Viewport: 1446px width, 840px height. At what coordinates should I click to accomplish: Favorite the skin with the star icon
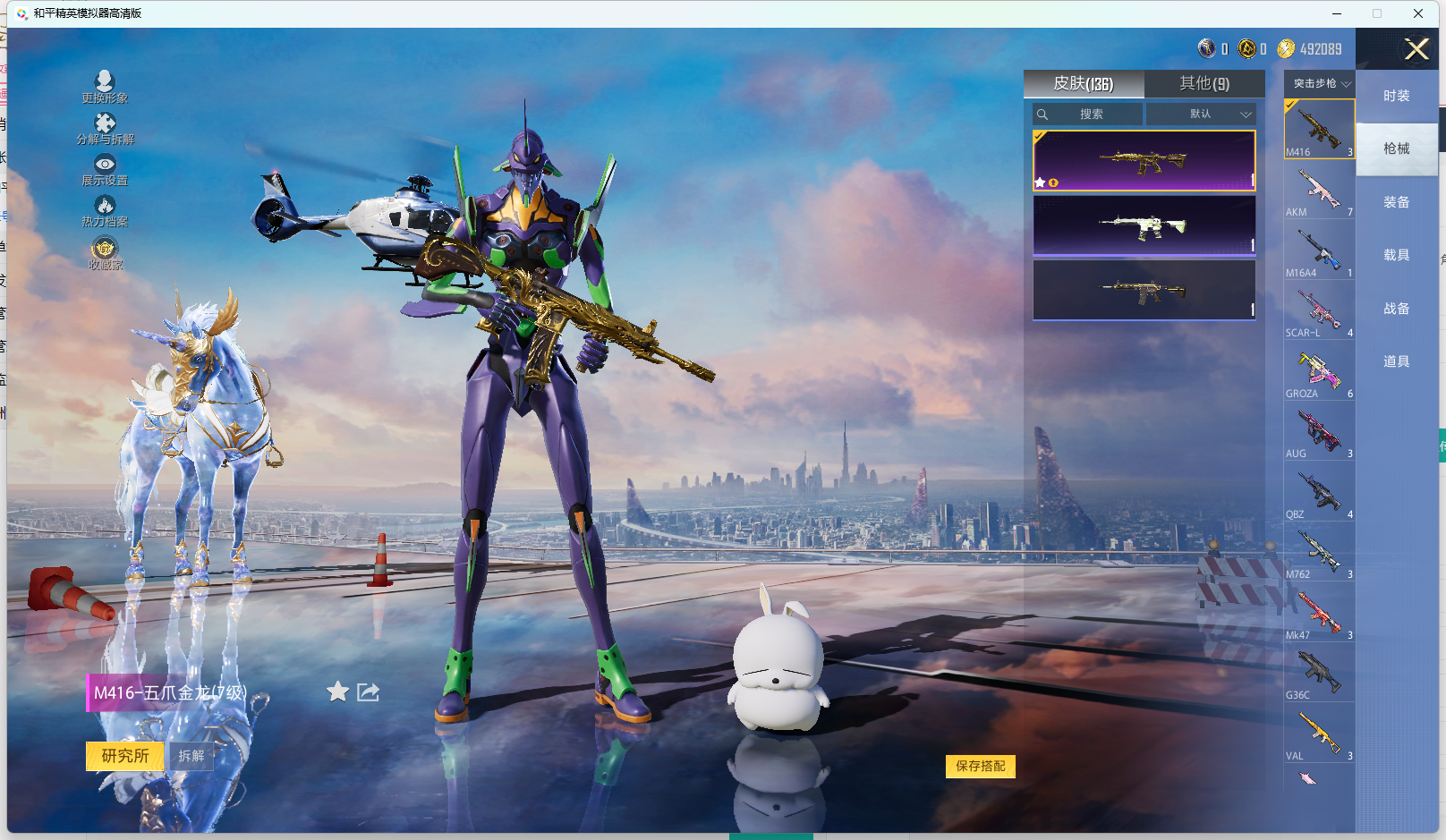click(x=337, y=692)
